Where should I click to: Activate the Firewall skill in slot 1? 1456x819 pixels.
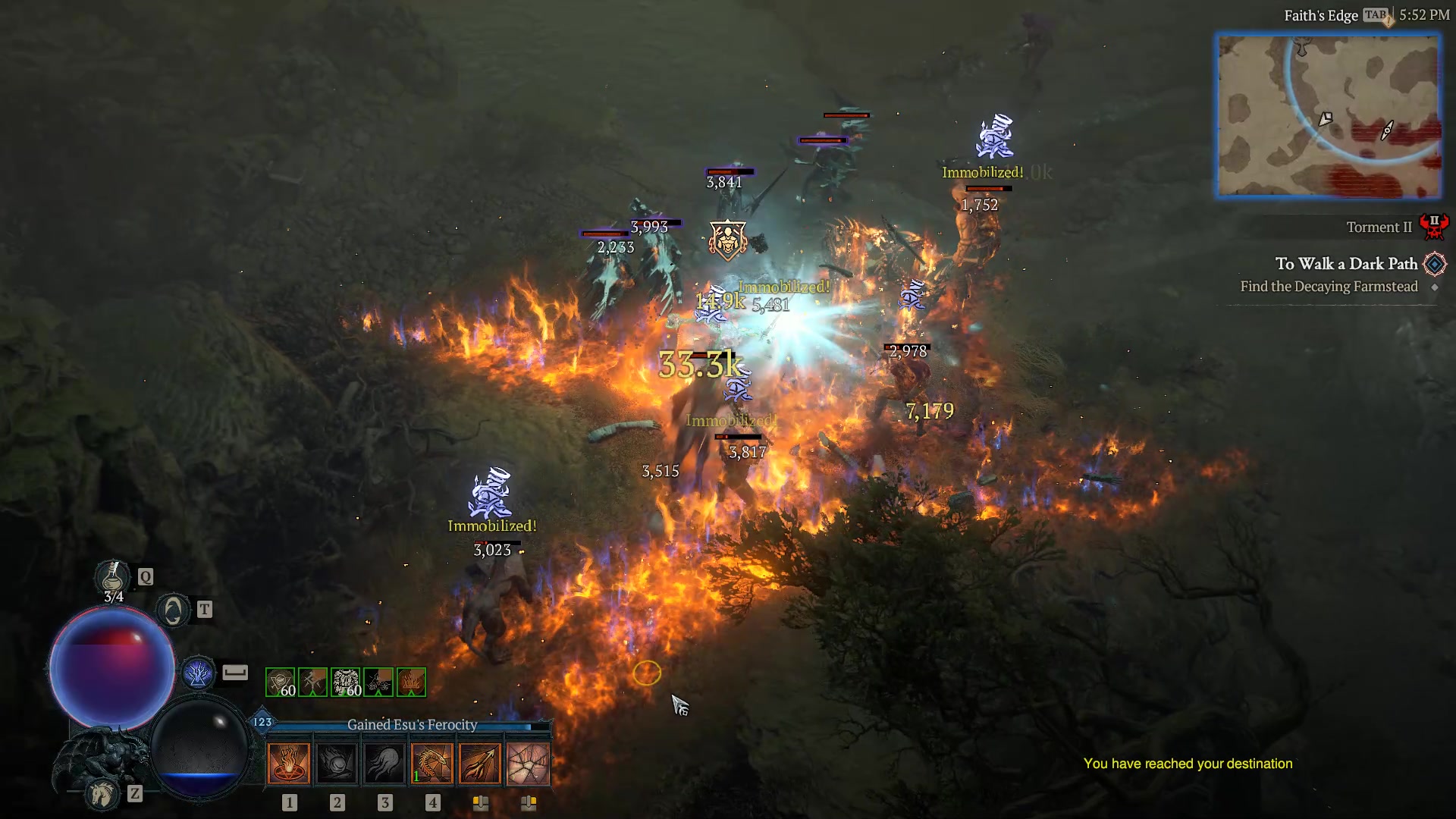[x=288, y=762]
